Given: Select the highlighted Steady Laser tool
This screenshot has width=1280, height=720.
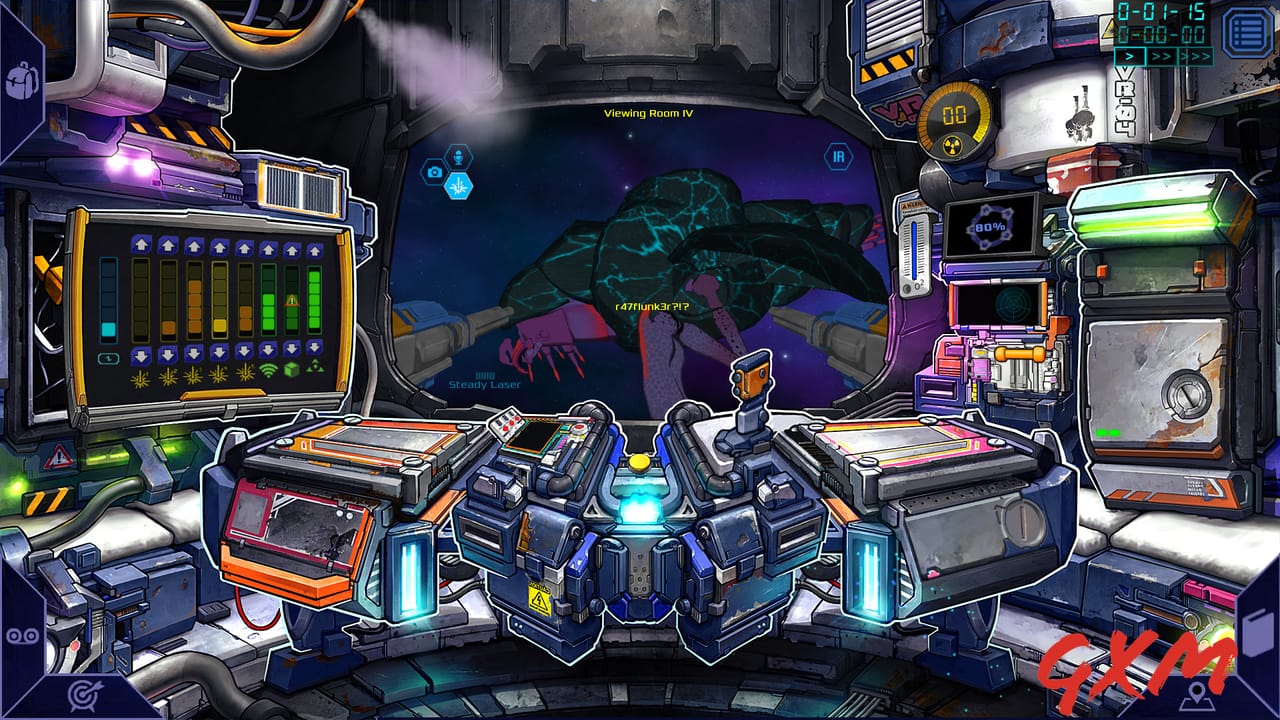Looking at the screenshot, I should 459,188.
